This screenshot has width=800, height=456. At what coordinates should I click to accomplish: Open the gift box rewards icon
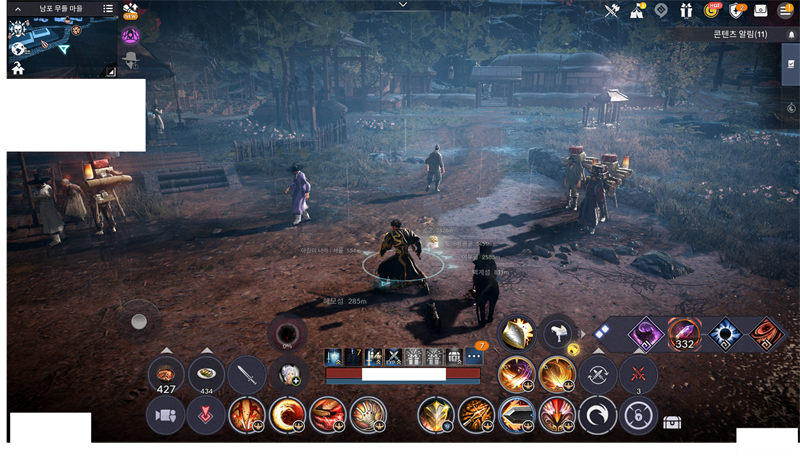point(686,11)
